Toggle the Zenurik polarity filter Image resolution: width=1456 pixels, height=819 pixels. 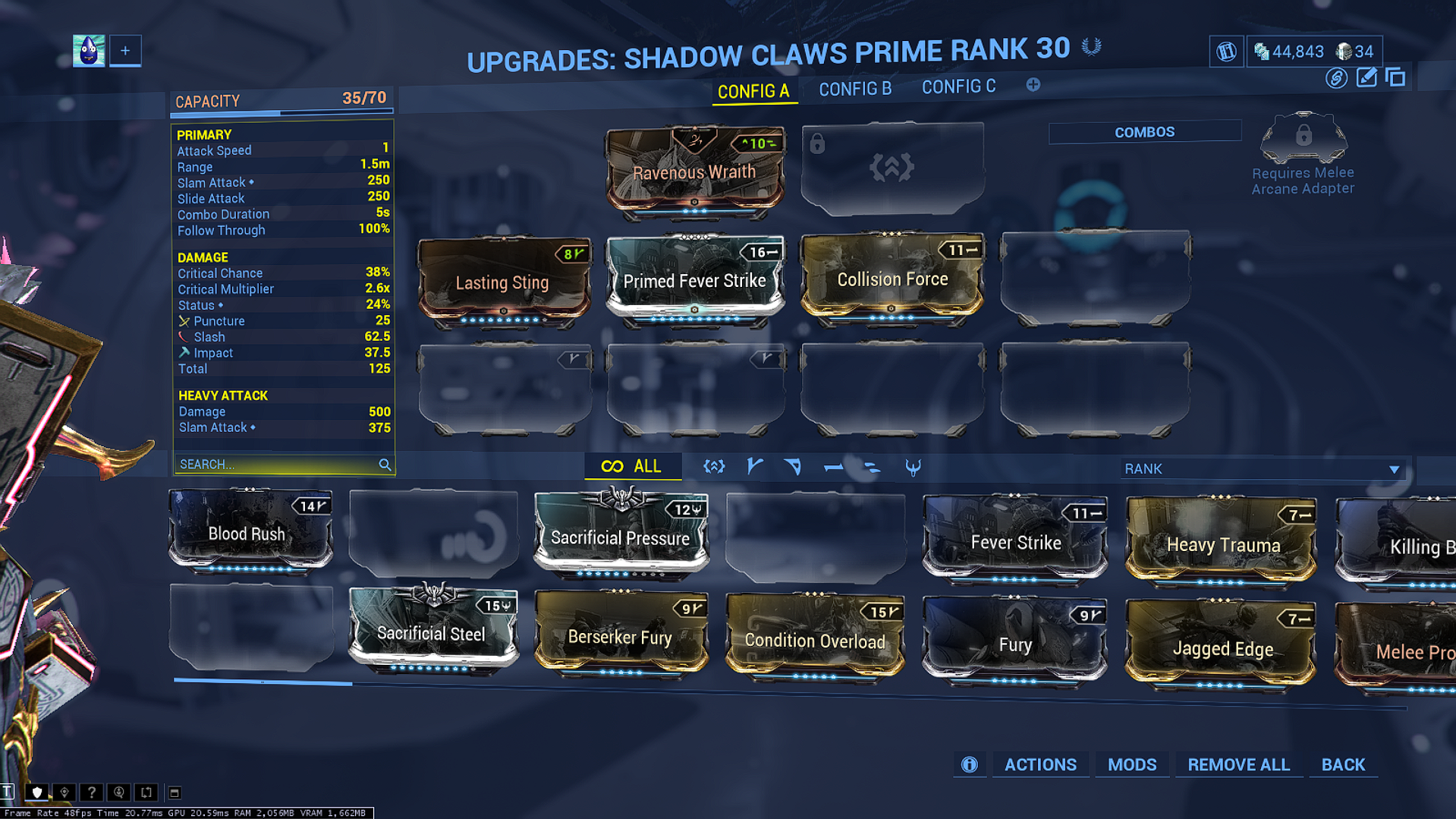pyautogui.click(x=873, y=467)
